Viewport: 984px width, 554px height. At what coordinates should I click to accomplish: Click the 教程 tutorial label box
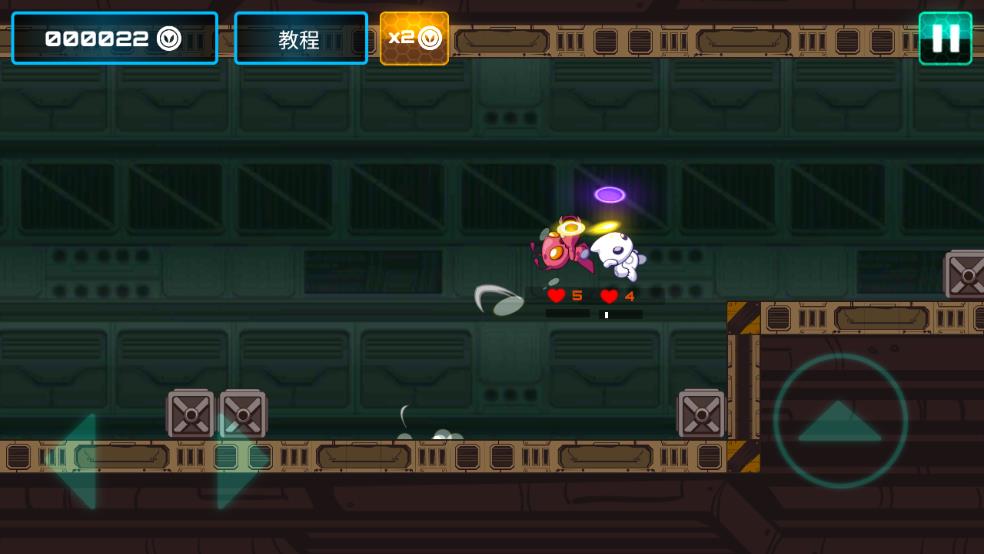coord(300,39)
